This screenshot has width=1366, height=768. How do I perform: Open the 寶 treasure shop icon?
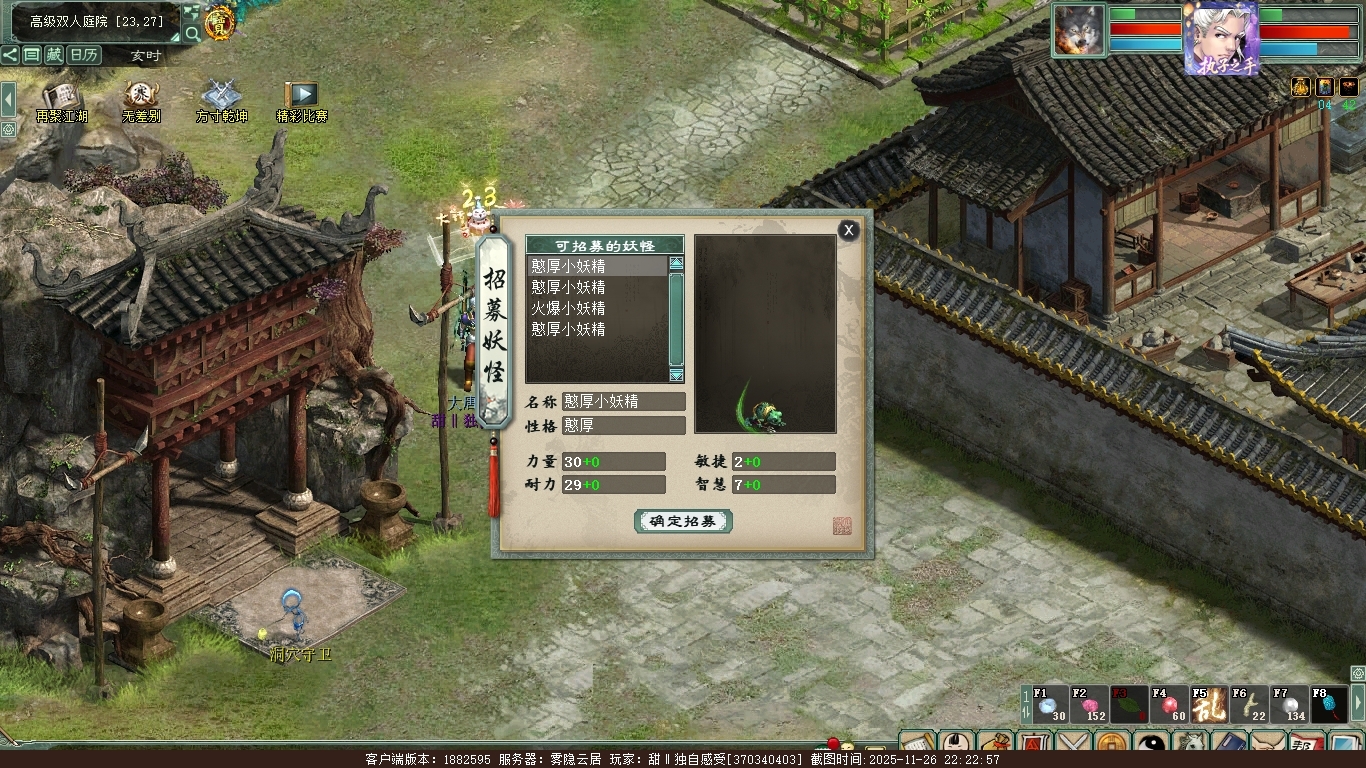pos(219,23)
